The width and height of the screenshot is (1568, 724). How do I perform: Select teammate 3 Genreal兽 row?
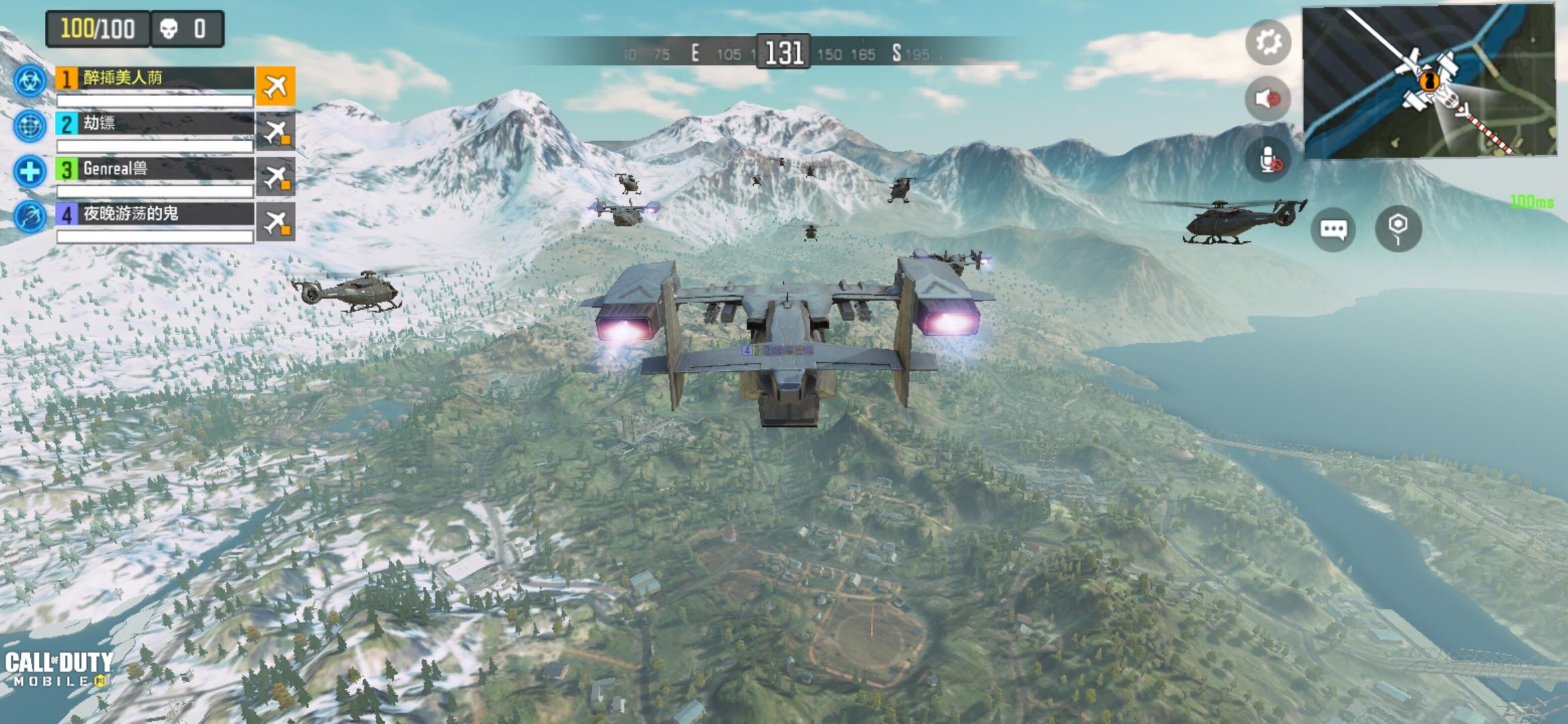point(154,169)
